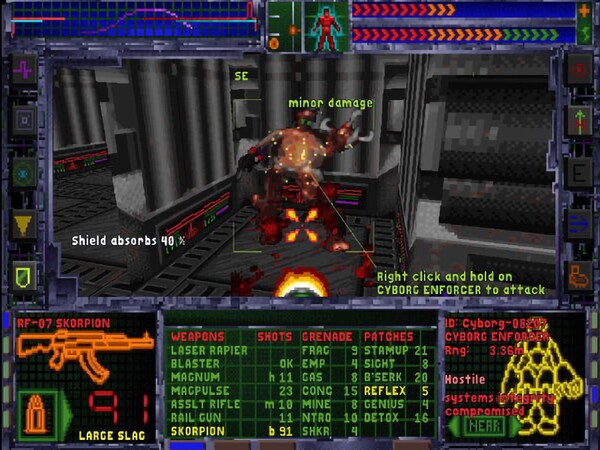Select the Gas grenade entry
This screenshot has width=600, height=450.
314,376
